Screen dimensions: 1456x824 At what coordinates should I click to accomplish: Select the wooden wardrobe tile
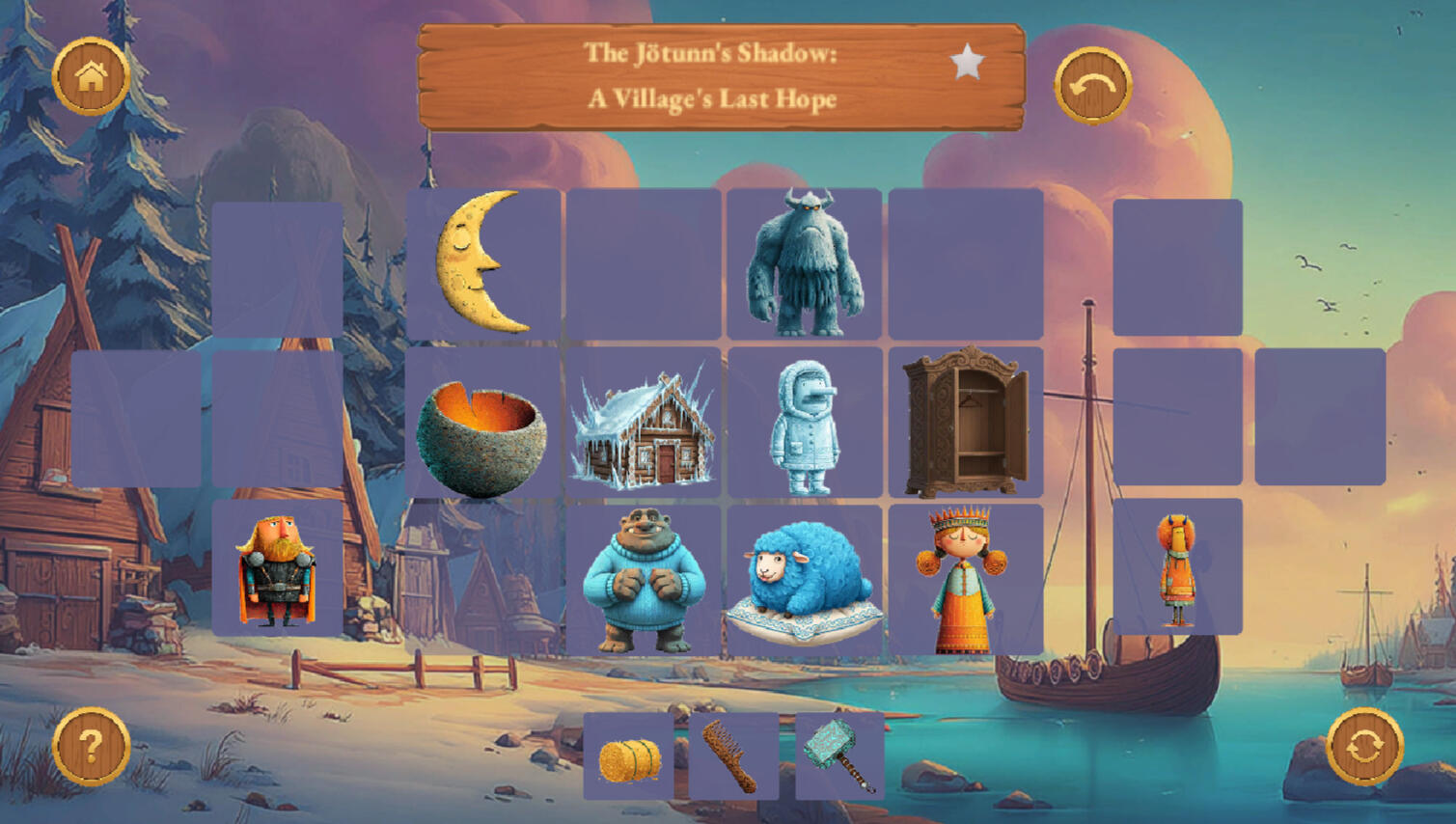pyautogui.click(x=965, y=423)
